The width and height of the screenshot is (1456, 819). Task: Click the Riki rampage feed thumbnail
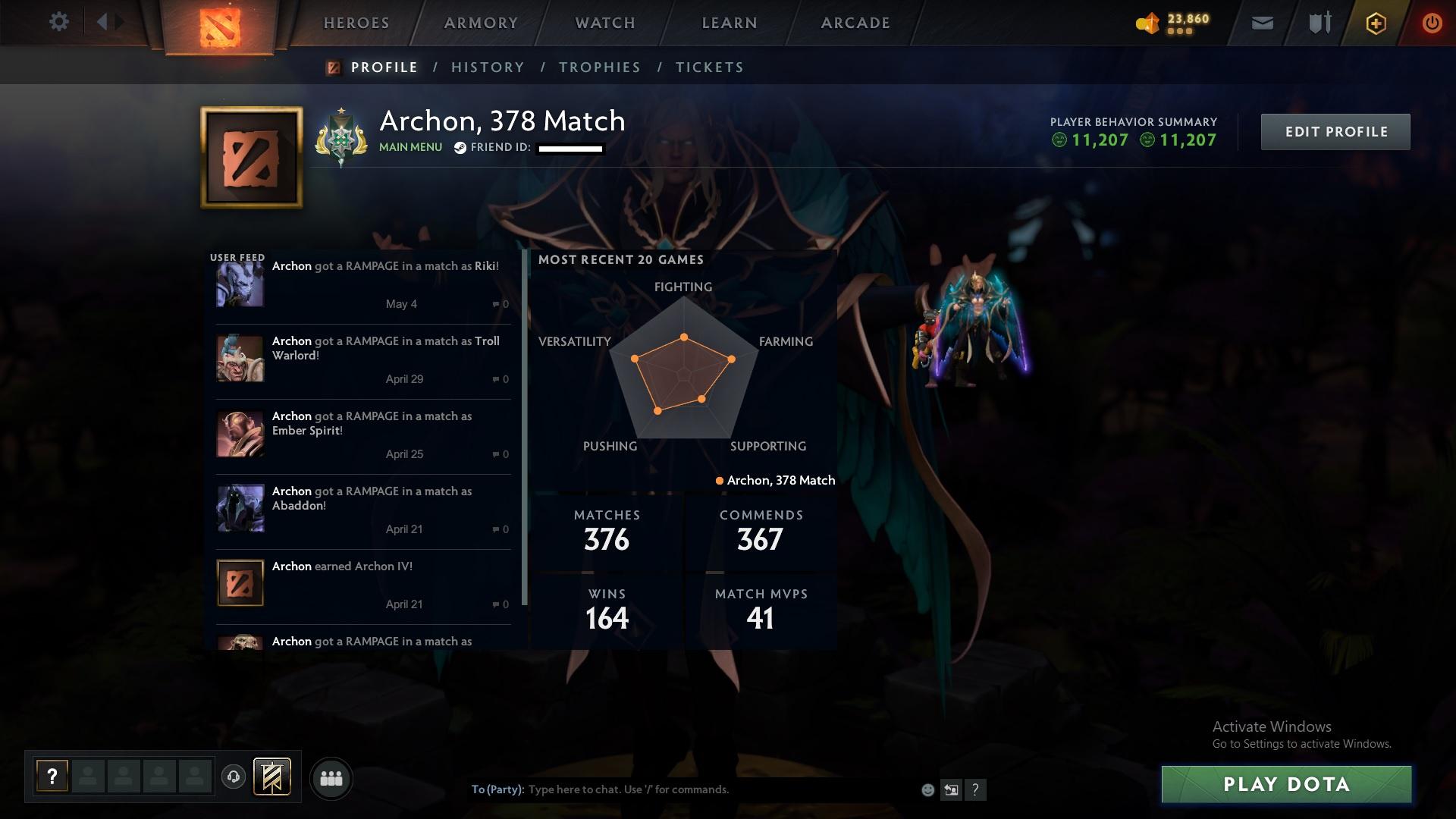point(240,284)
